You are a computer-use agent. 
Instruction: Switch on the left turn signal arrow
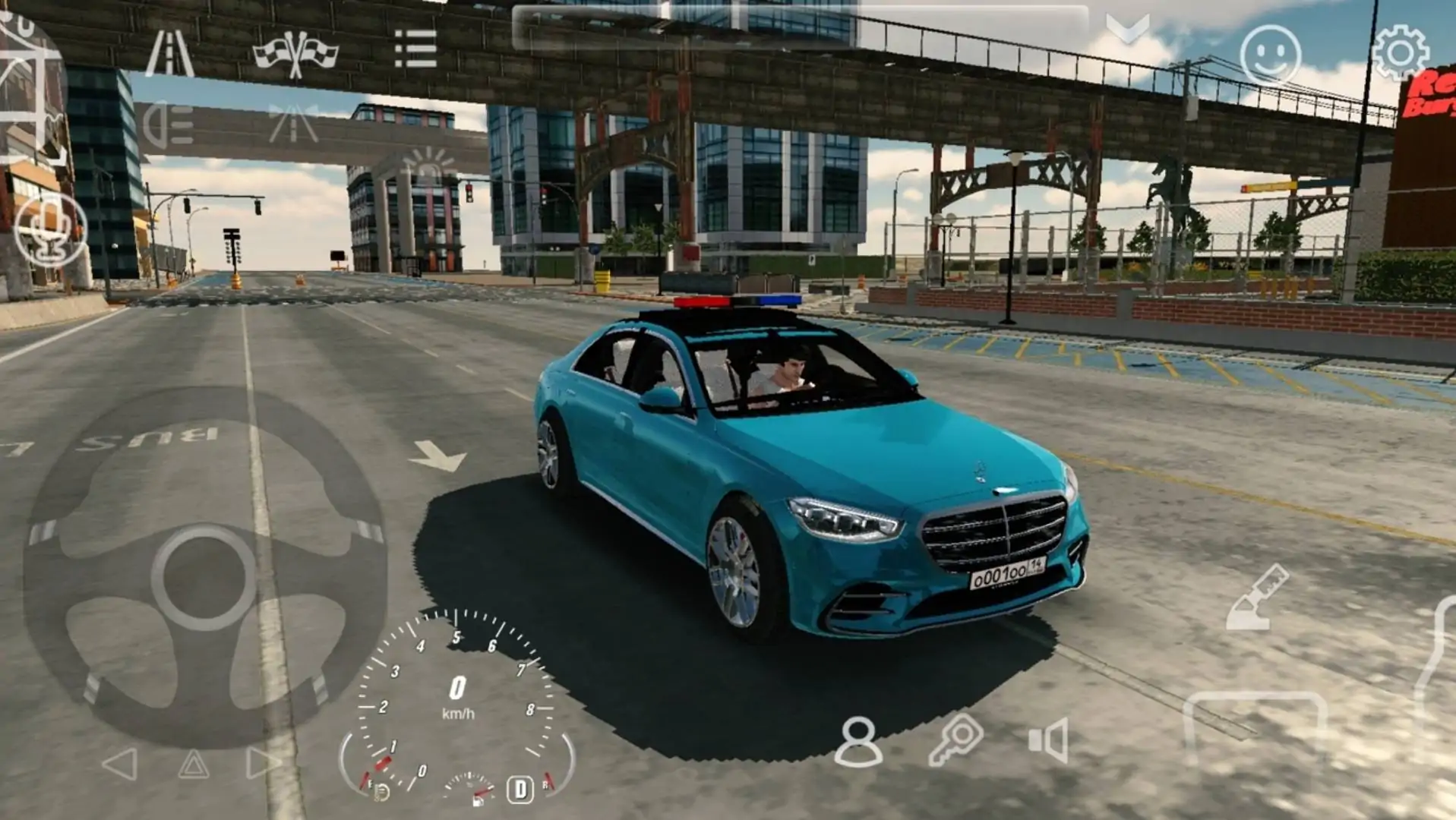[121, 764]
